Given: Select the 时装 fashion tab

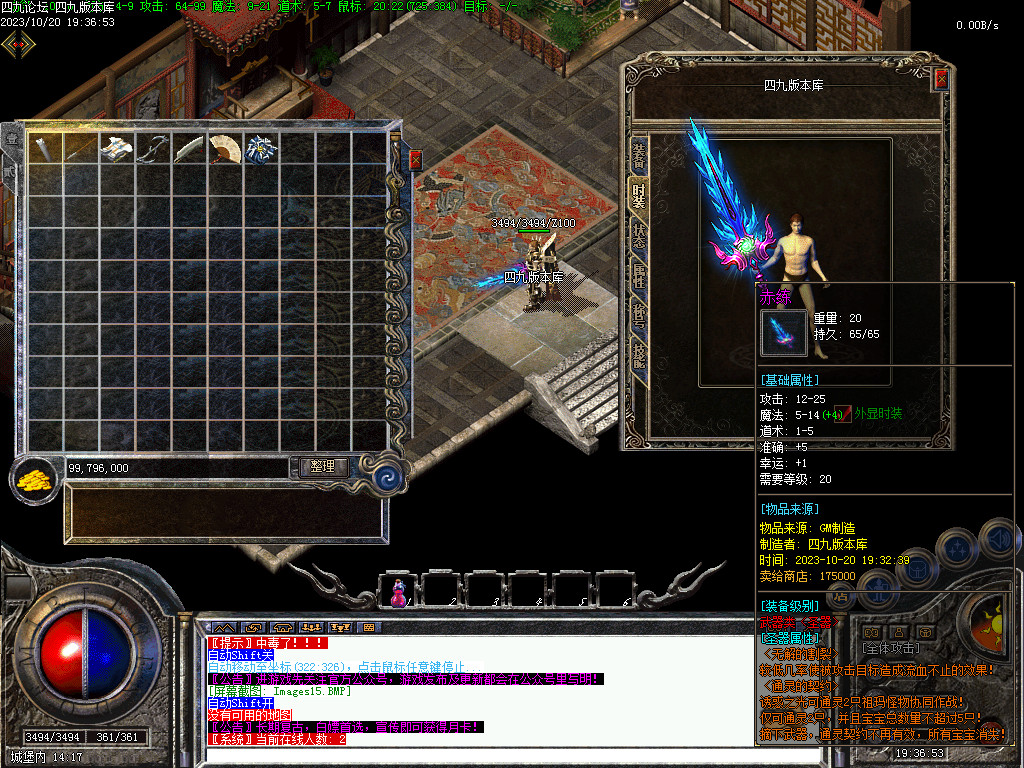Looking at the screenshot, I should pyautogui.click(x=638, y=193).
